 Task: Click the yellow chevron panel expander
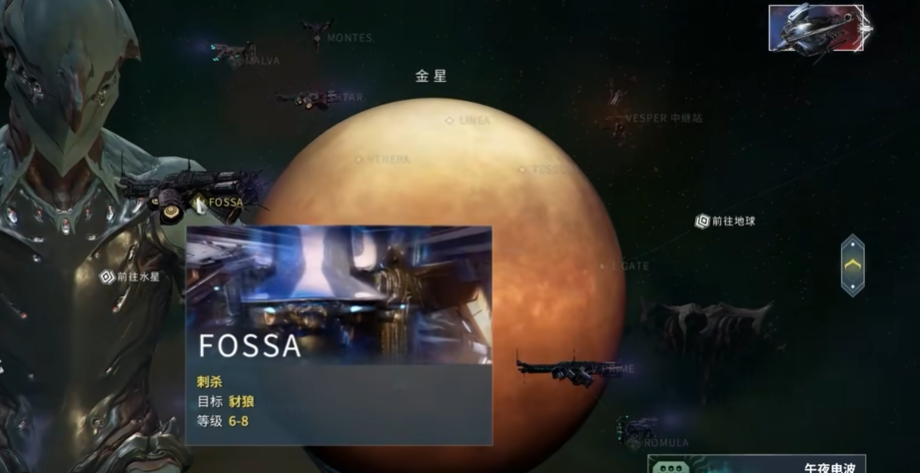click(x=852, y=265)
